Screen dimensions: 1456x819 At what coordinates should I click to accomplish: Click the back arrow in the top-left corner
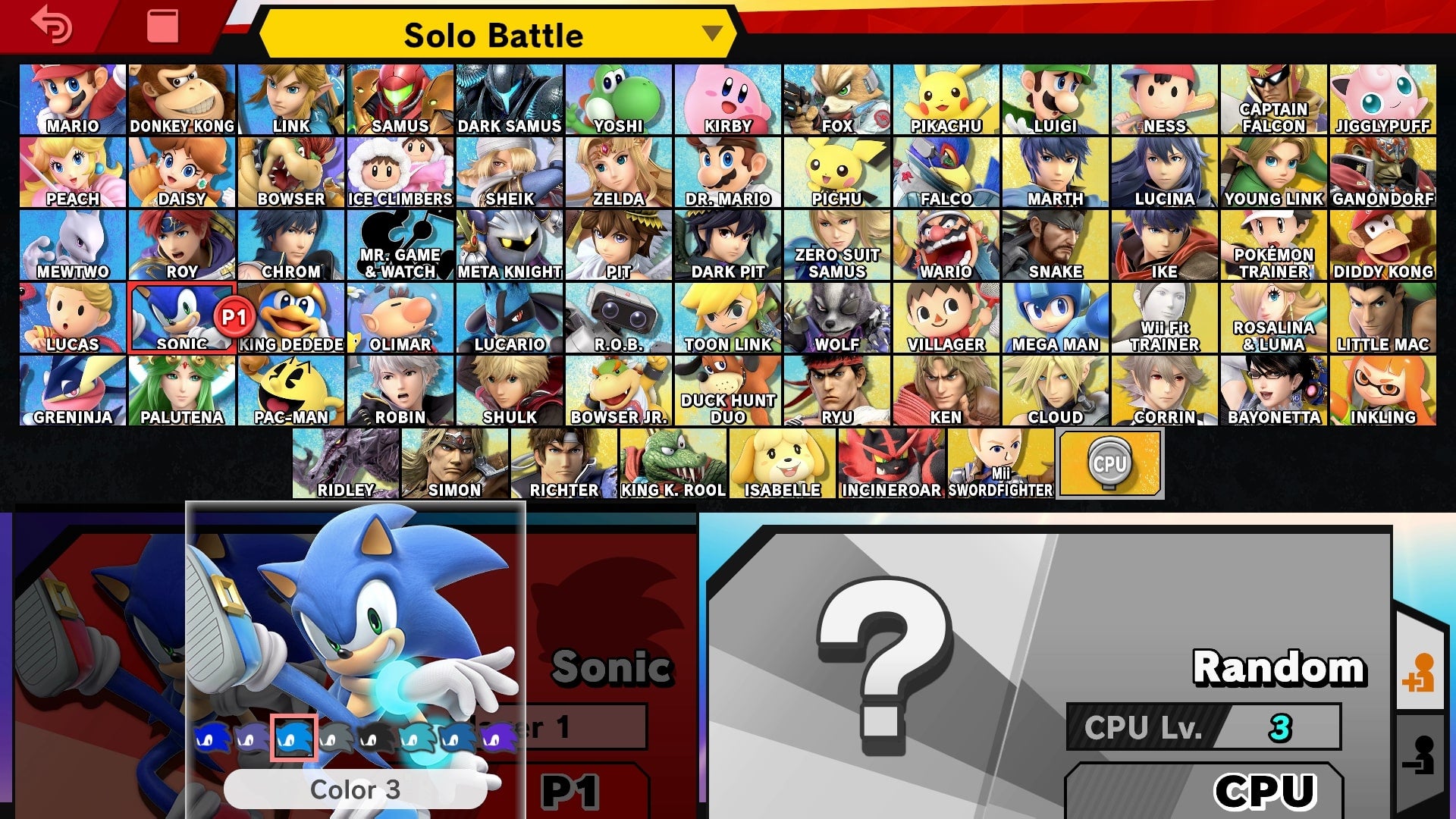coord(52,25)
